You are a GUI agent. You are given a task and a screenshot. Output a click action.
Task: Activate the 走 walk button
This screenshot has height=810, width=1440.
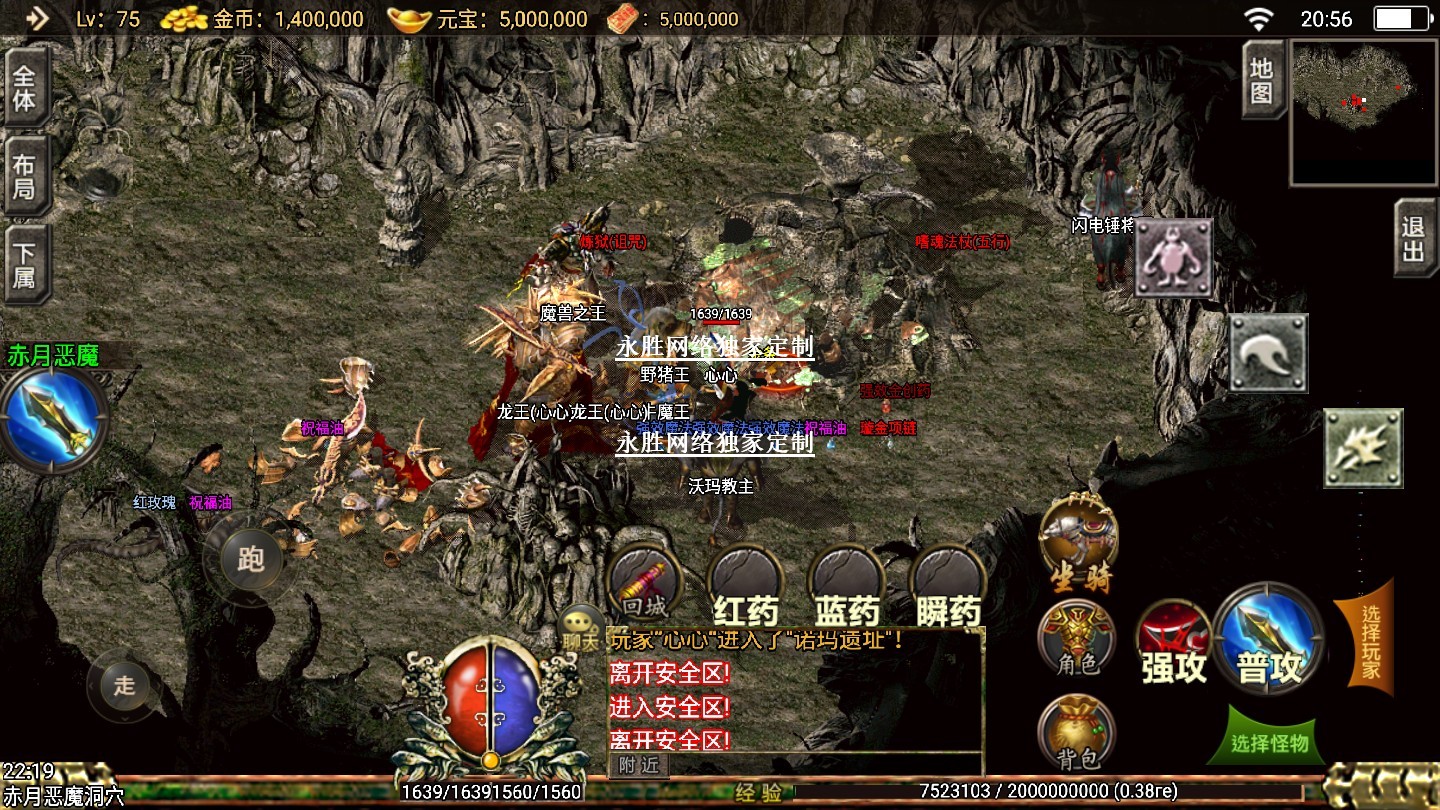(x=124, y=685)
